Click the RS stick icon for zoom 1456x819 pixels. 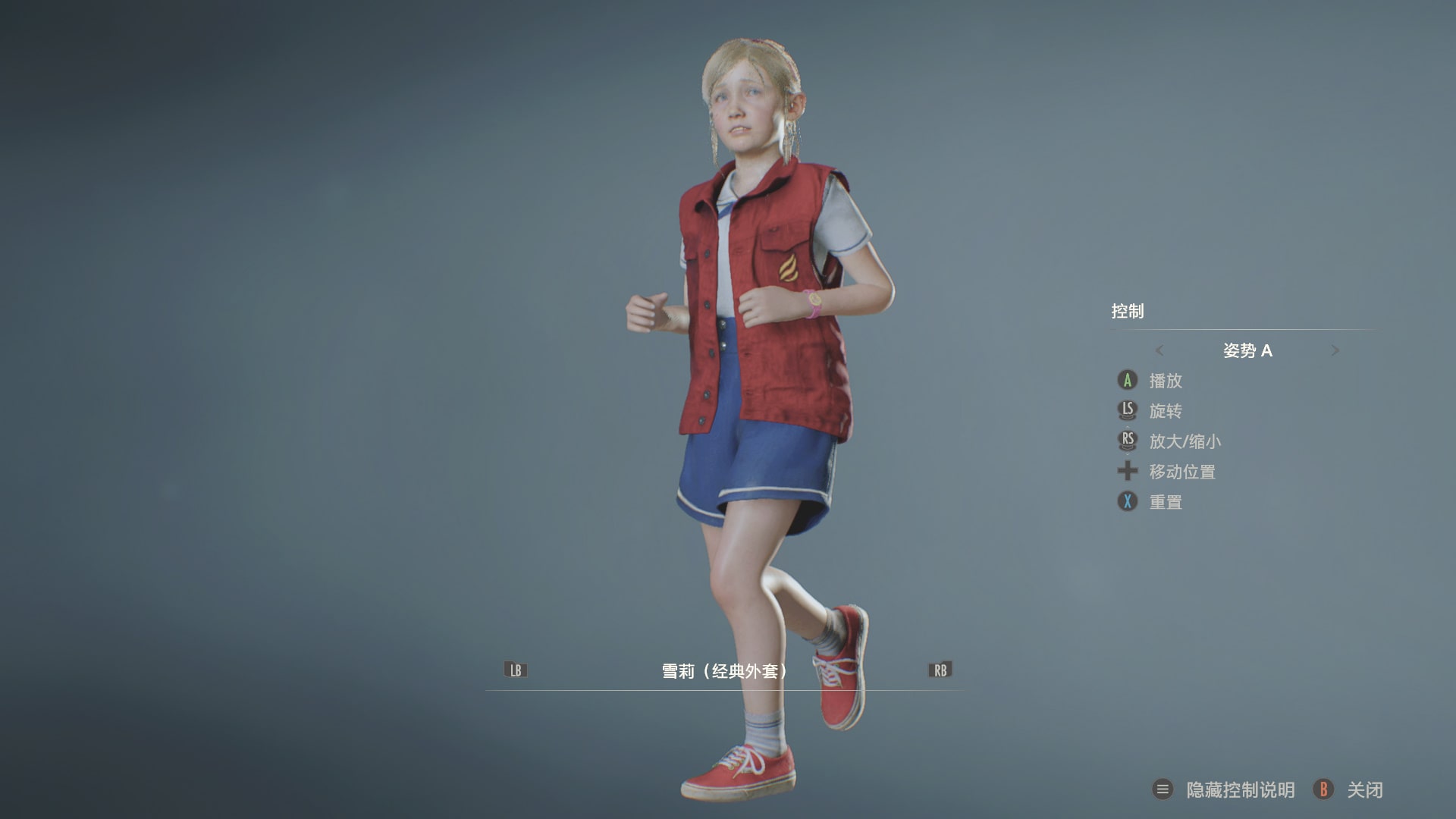[x=1128, y=441]
